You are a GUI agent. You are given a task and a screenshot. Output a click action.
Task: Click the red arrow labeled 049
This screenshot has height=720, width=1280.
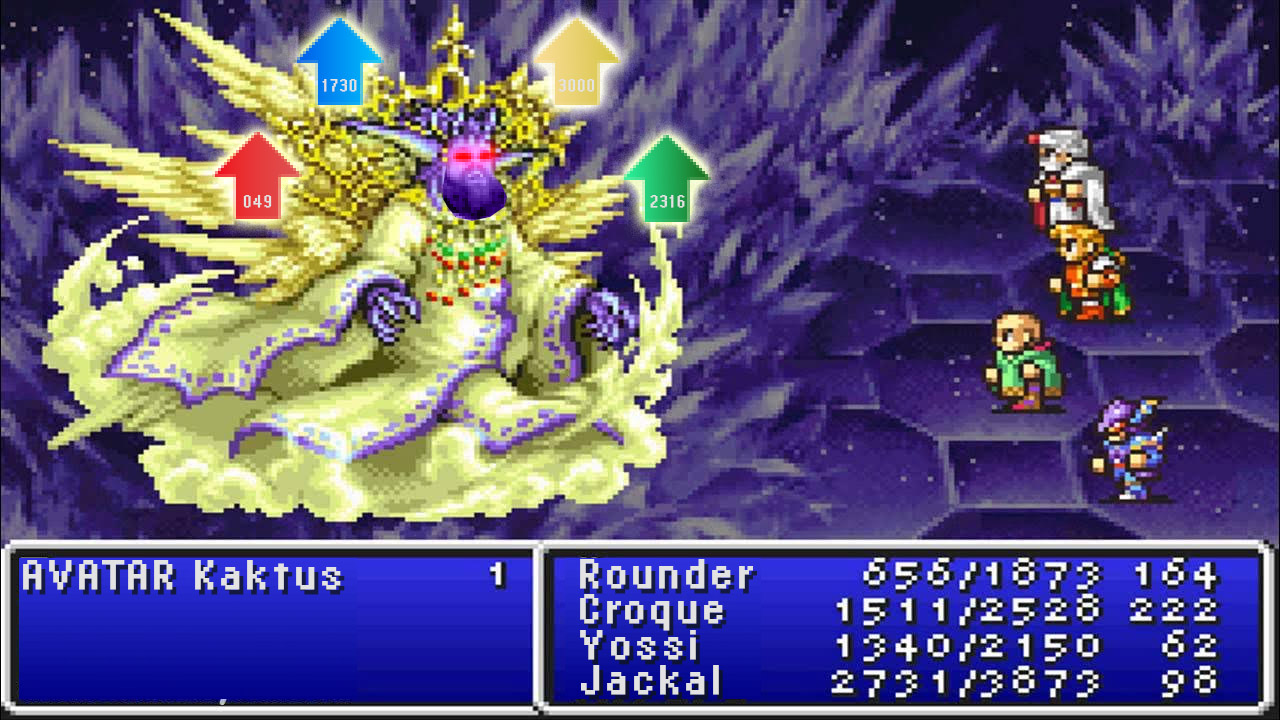coord(257,180)
